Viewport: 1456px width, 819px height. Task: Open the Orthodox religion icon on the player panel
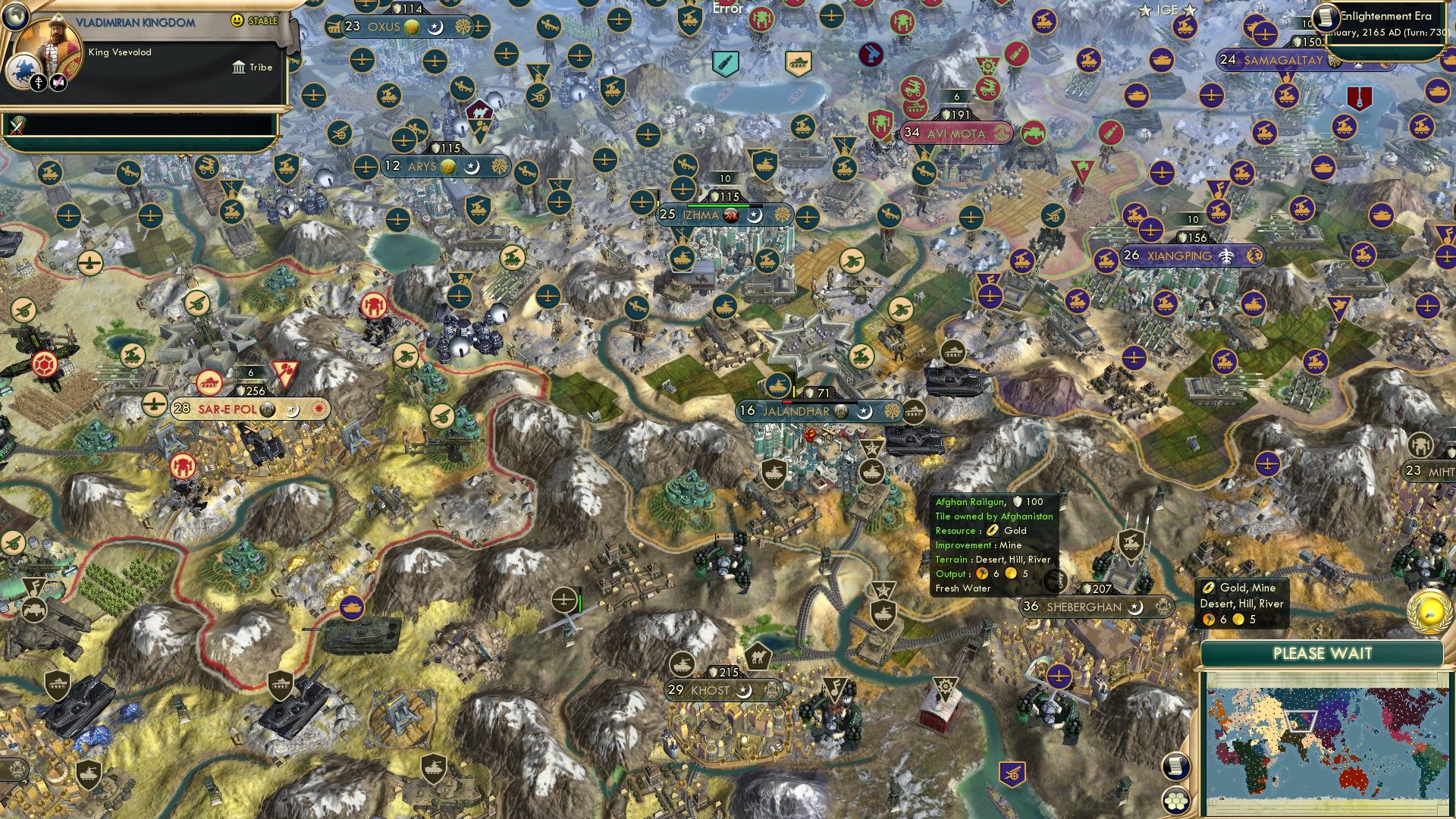pyautogui.click(x=38, y=82)
